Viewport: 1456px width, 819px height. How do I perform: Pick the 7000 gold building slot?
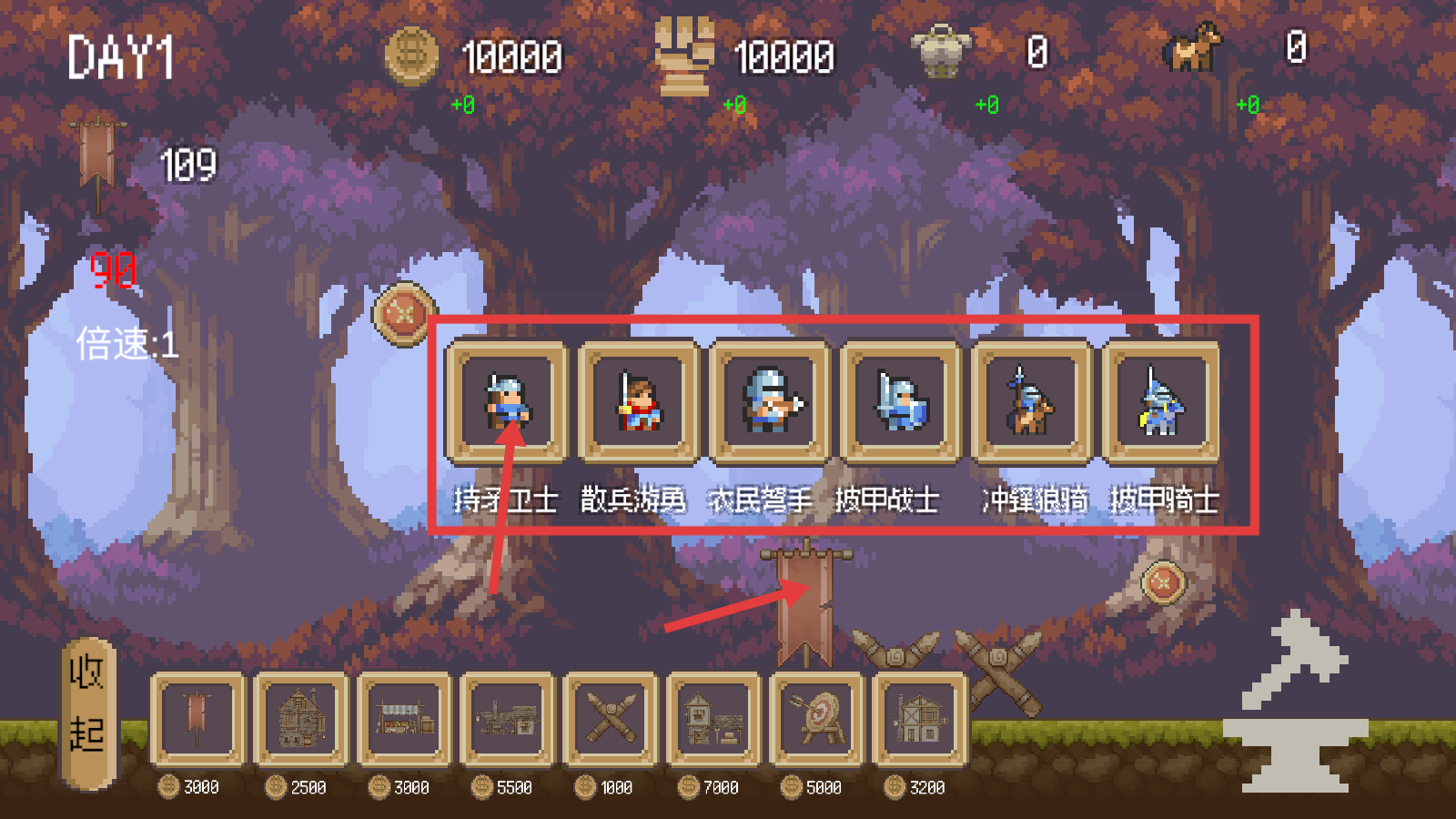click(713, 719)
